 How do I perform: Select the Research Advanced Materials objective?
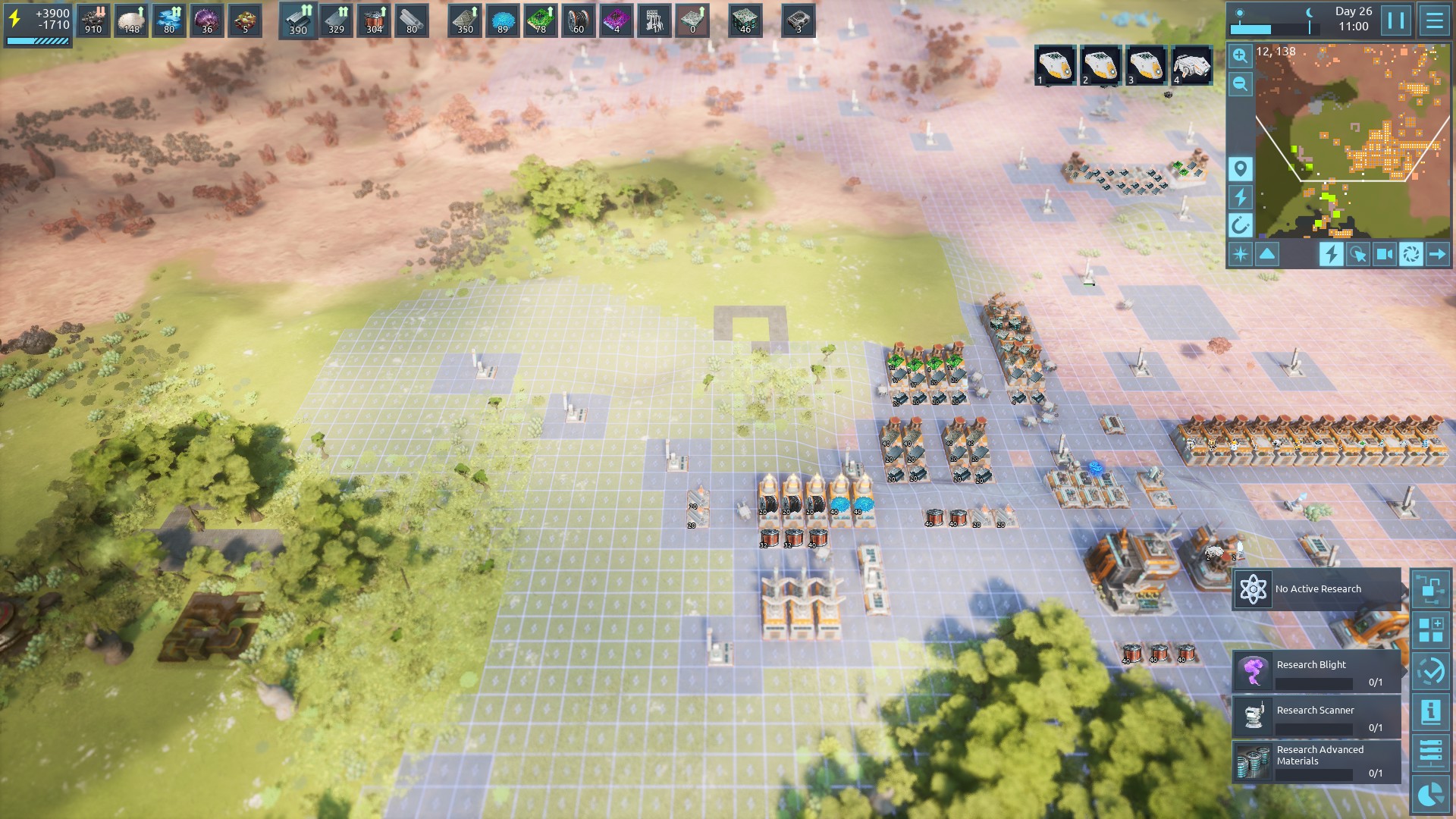tap(1316, 761)
